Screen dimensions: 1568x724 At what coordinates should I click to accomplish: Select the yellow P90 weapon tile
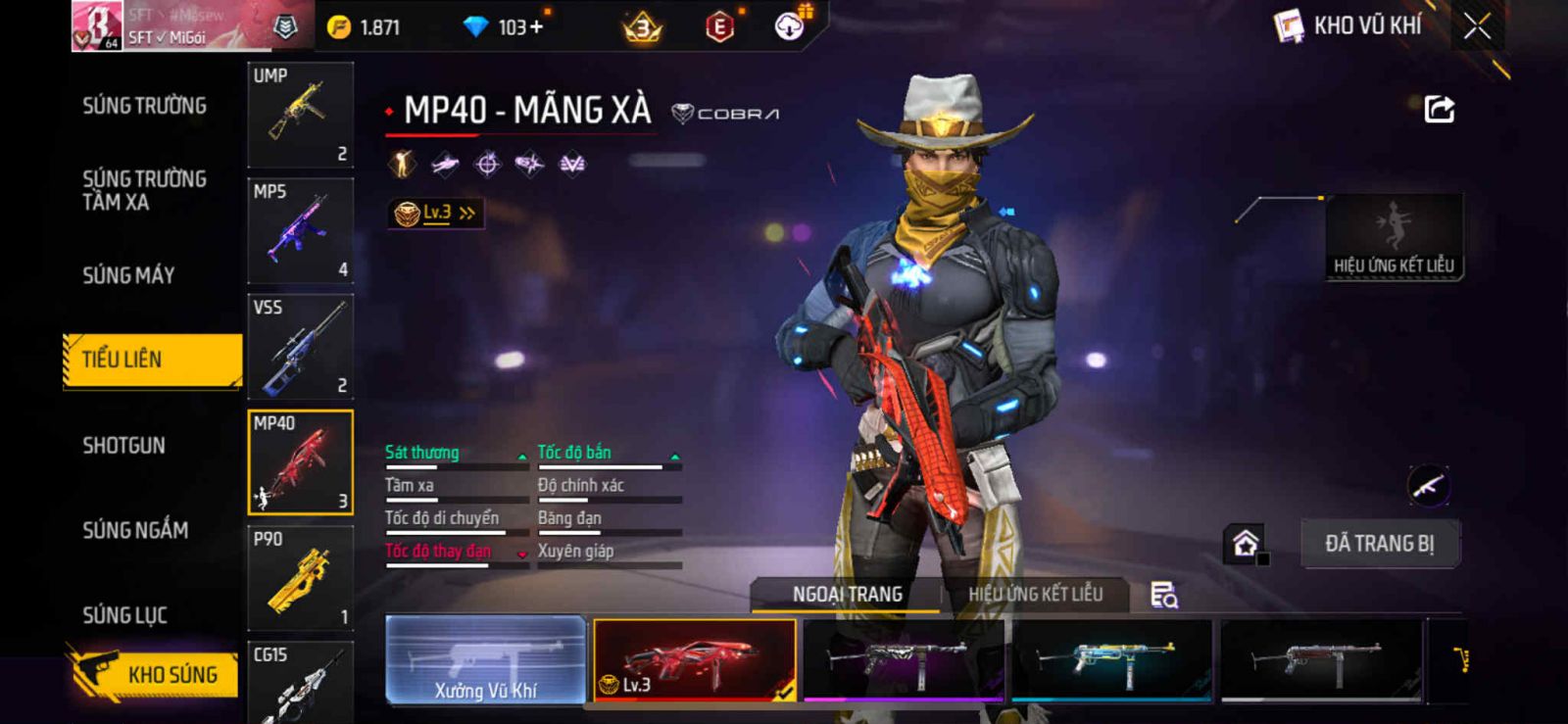click(x=300, y=578)
